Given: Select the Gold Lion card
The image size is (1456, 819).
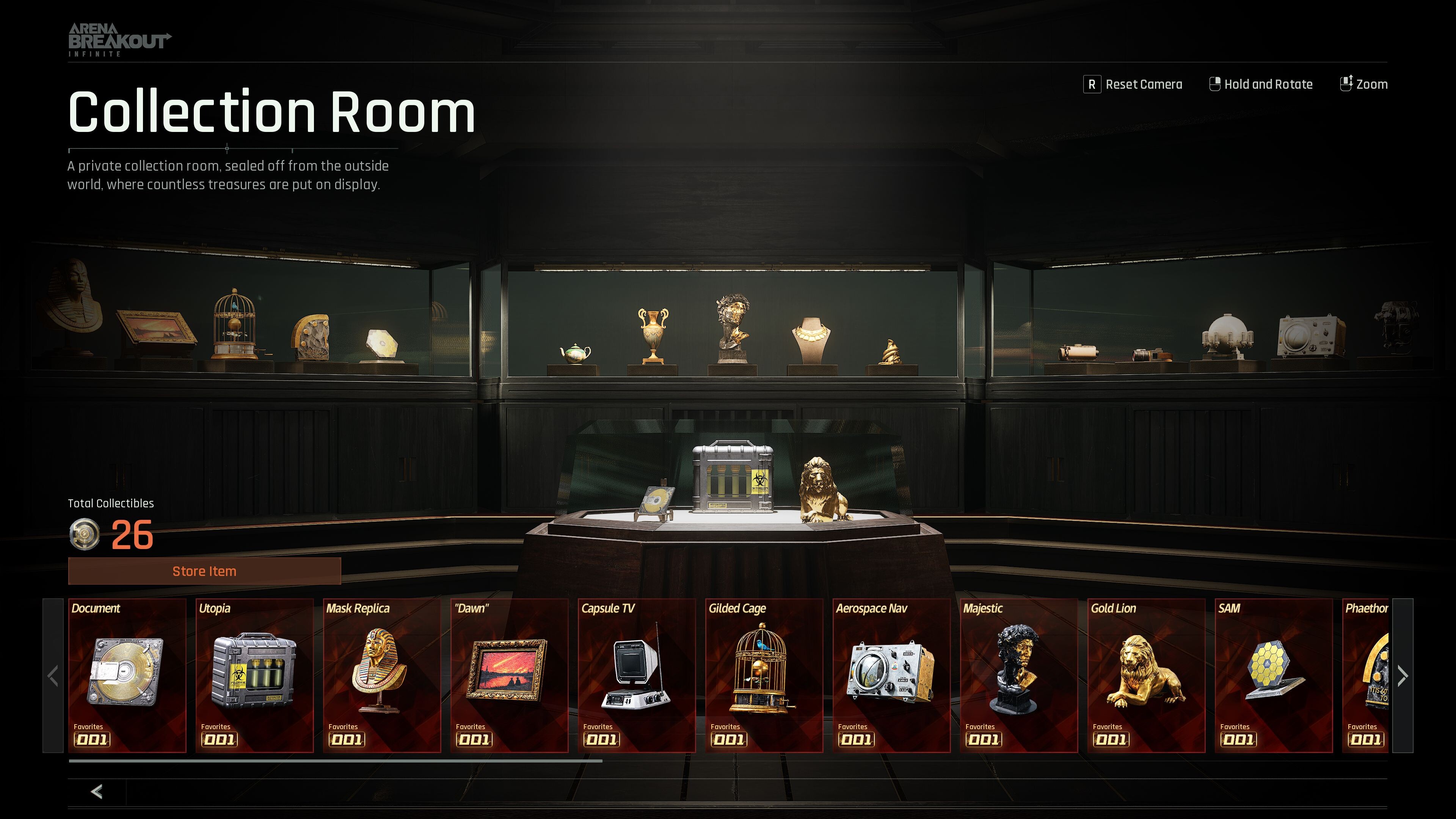Looking at the screenshot, I should [x=1146, y=675].
